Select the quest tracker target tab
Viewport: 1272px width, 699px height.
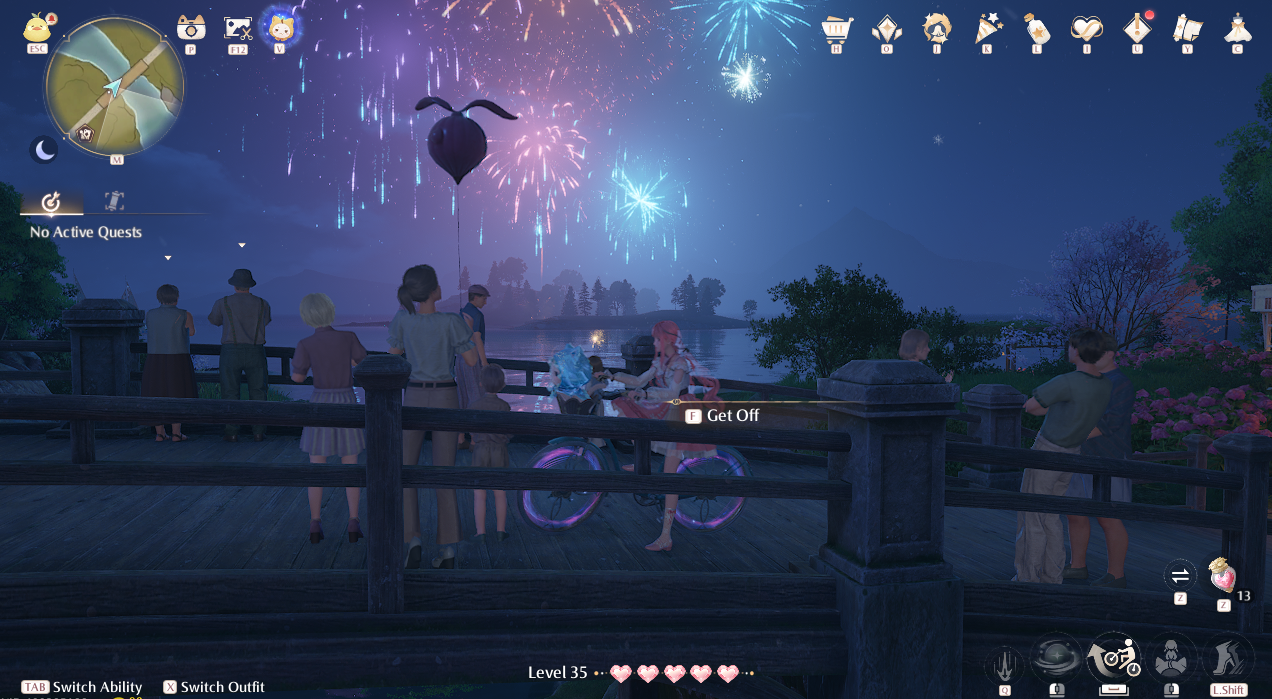tap(51, 203)
